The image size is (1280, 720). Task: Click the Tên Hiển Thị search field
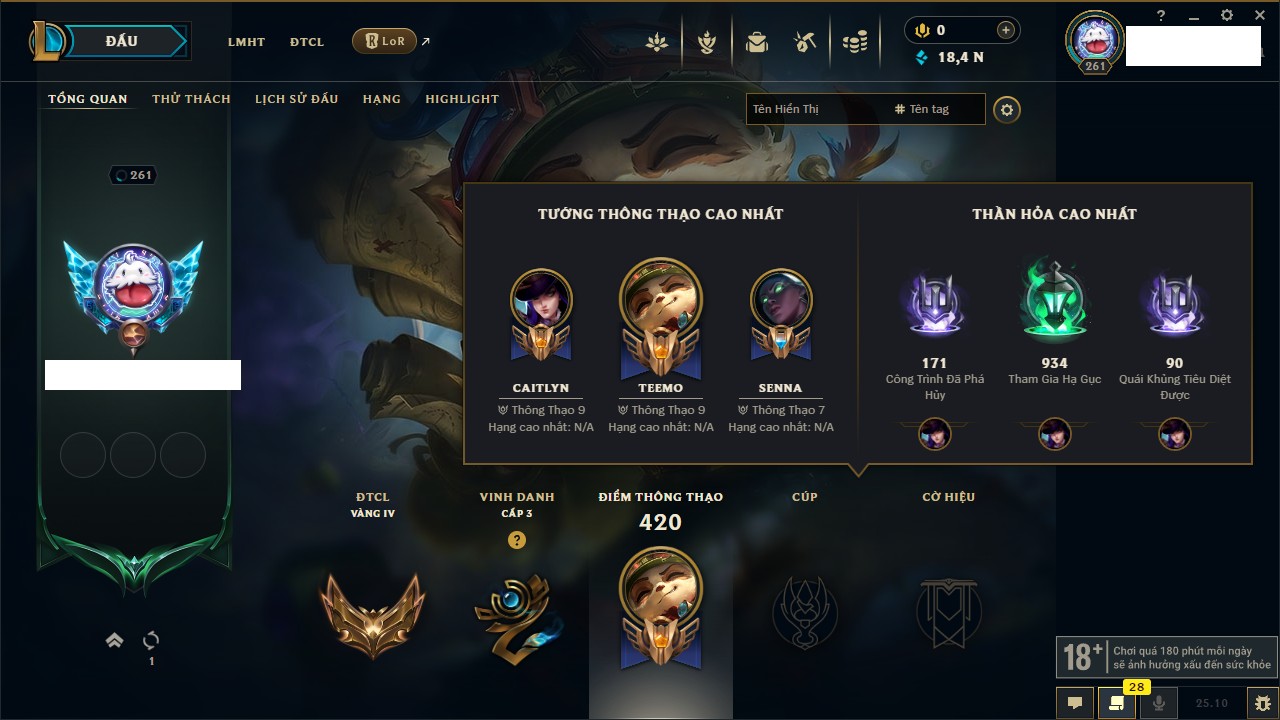pyautogui.click(x=815, y=109)
